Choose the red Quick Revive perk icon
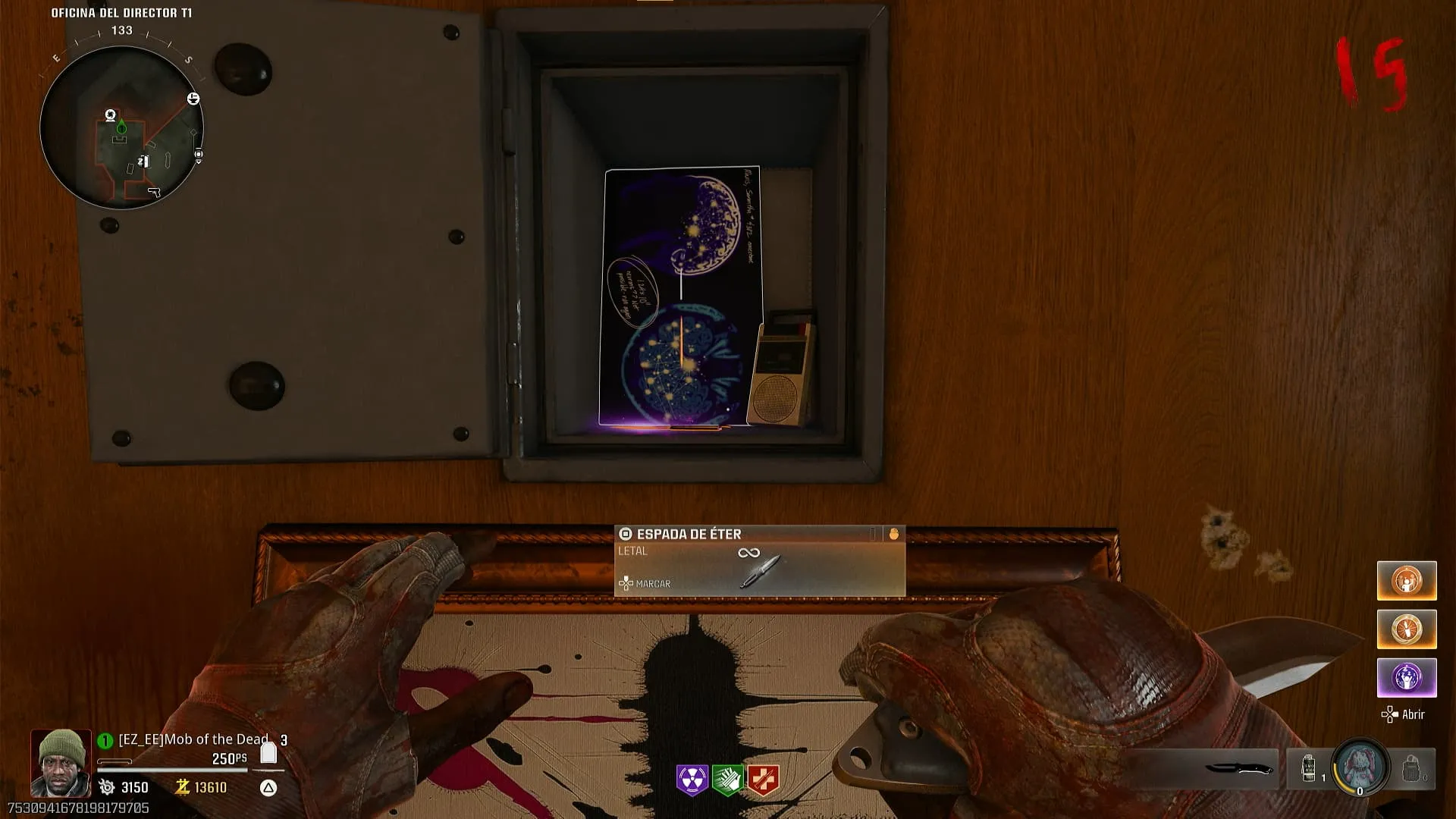 [763, 780]
